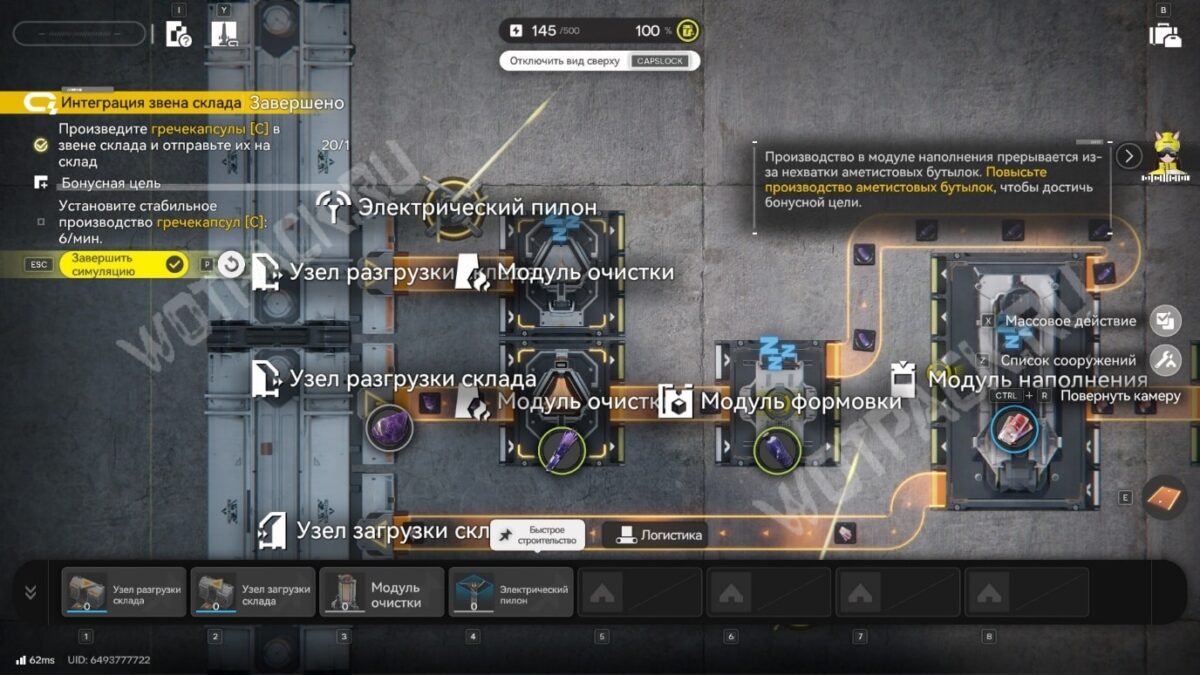Toggle top-down view off via "Отключить вид сверху"
This screenshot has height=675, width=1200.
pyautogui.click(x=599, y=61)
